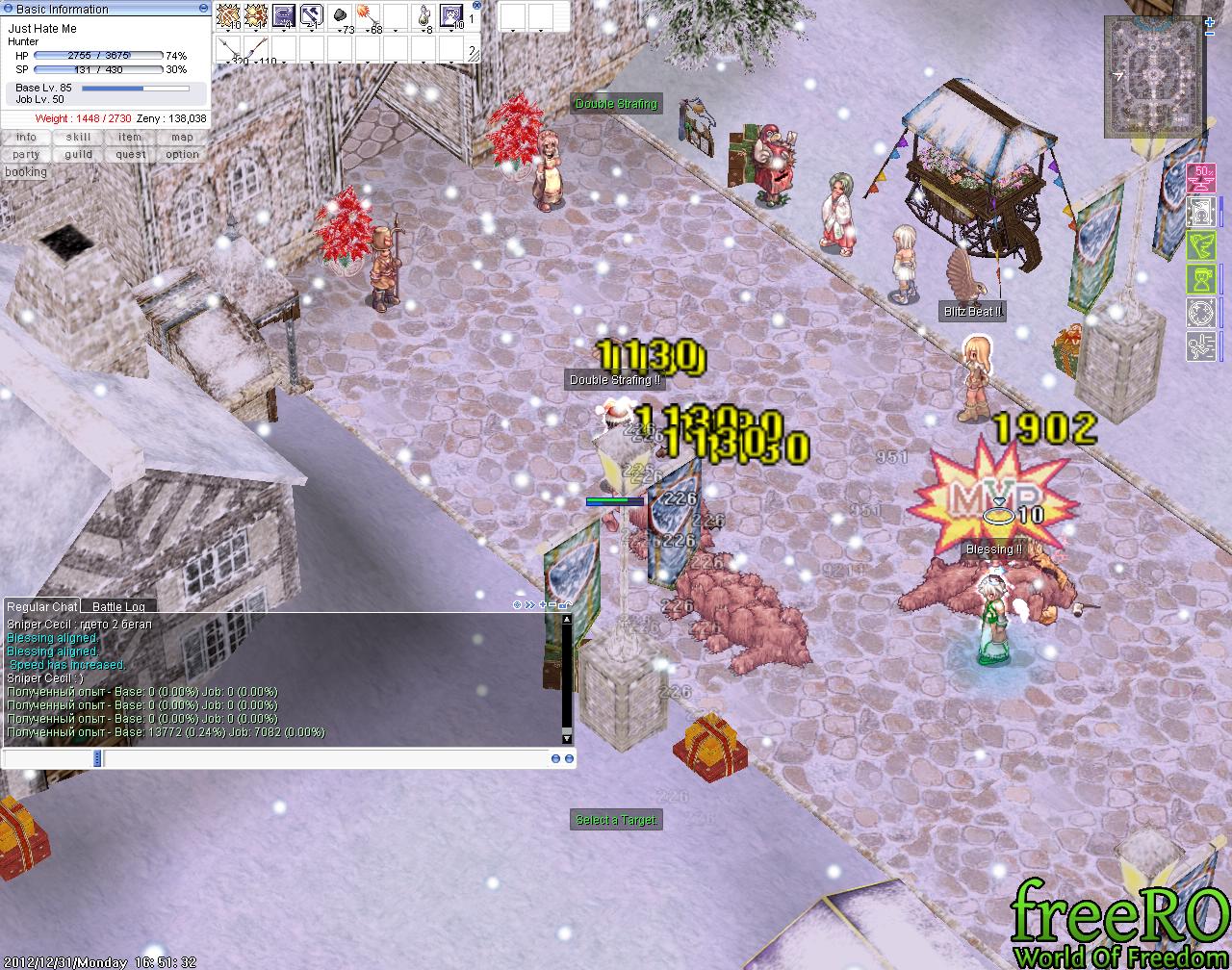This screenshot has width=1232, height=970.
Task: Minimize the Basic Information window
Action: pos(203,8)
